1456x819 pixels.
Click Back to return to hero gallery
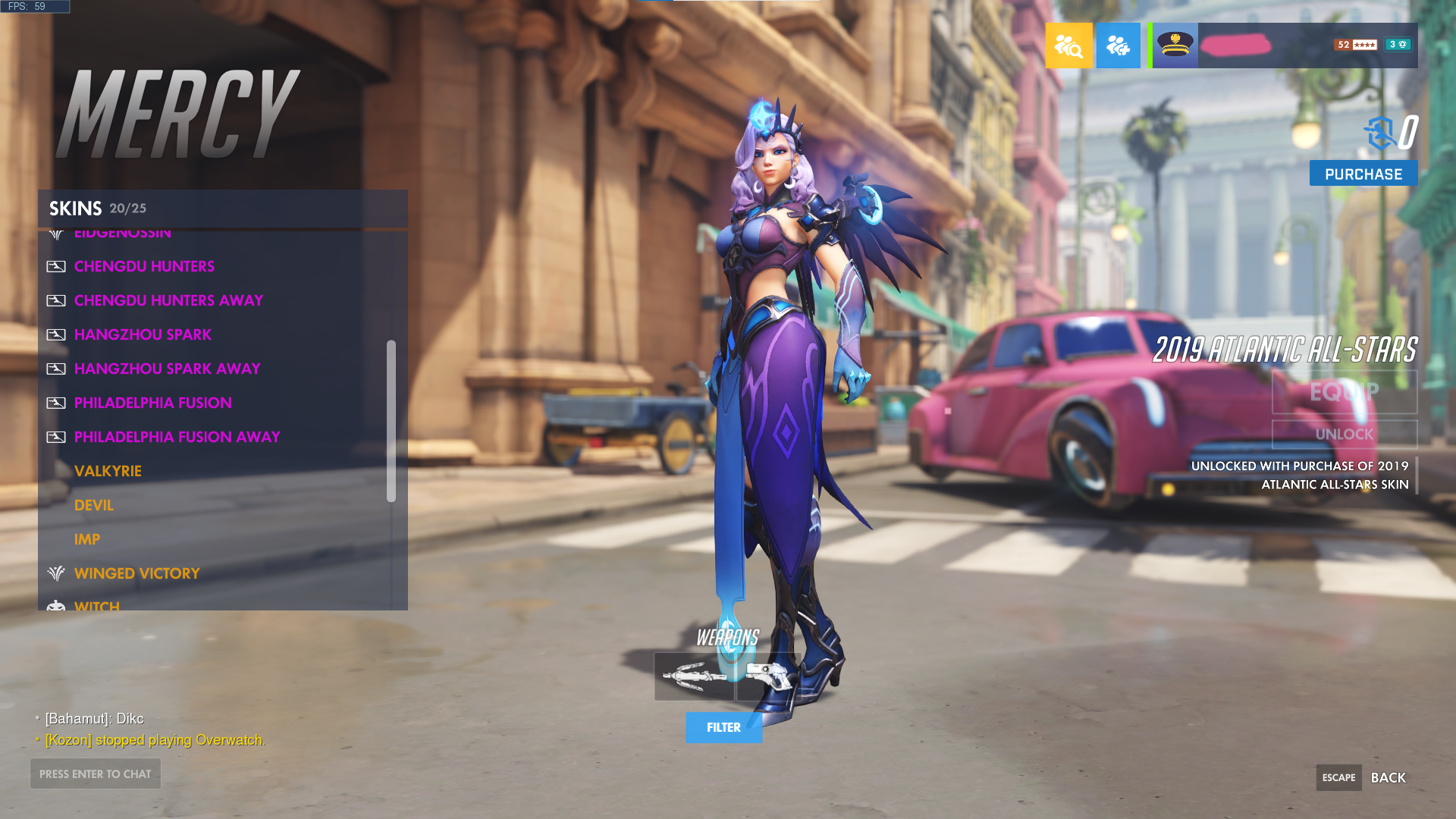coord(1389,777)
